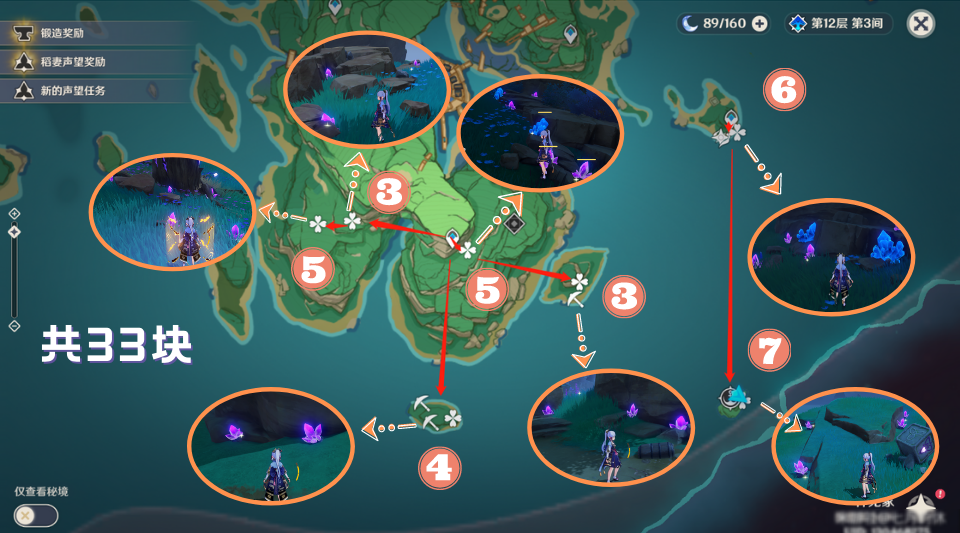Zoom out the map with the bottom minus
Screen dimensions: 960x533
point(14,326)
